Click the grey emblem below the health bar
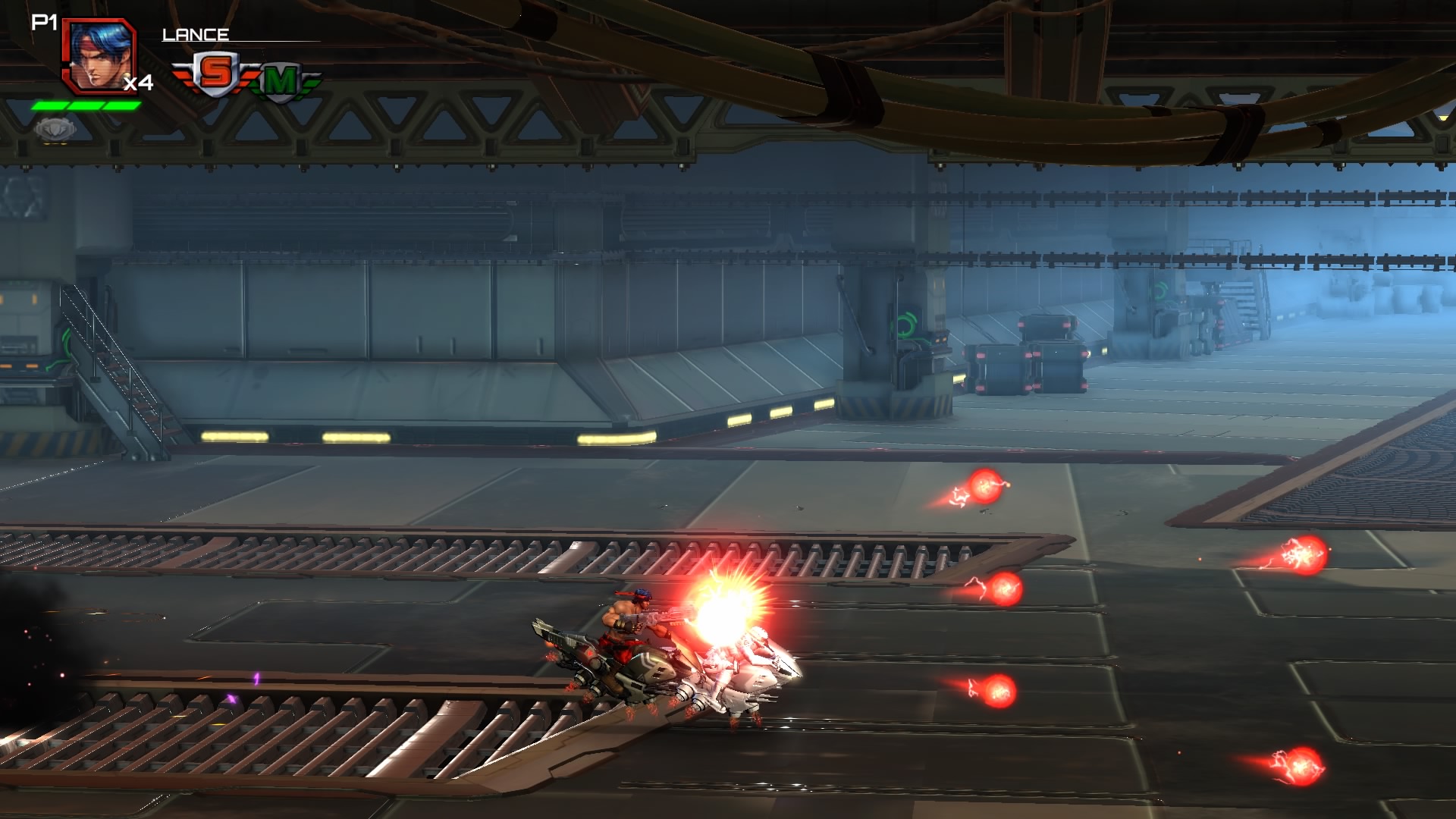Screen dimensions: 1456x819 [x=55, y=129]
